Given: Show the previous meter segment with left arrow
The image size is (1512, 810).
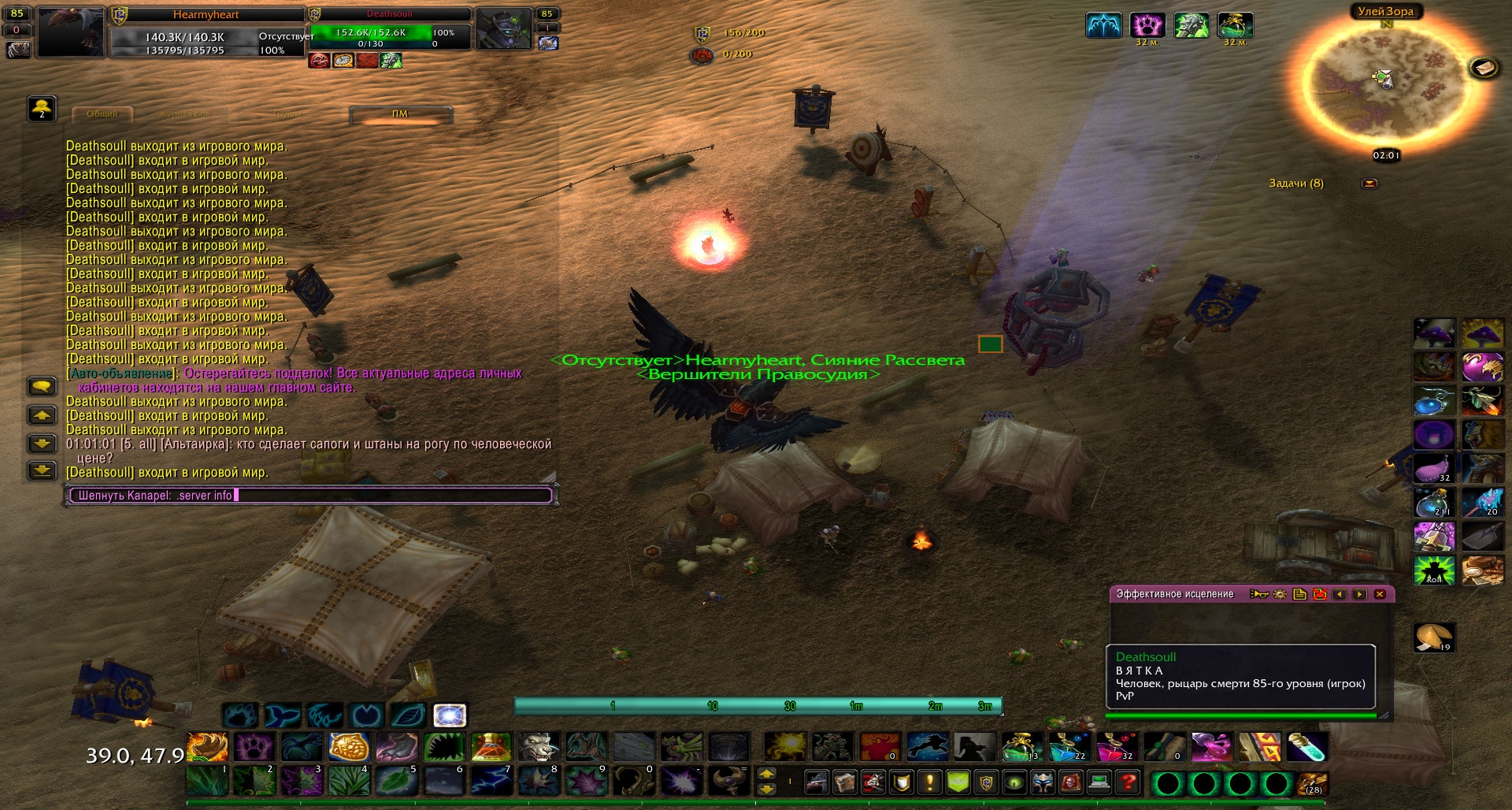Looking at the screenshot, I should pos(1340,594).
